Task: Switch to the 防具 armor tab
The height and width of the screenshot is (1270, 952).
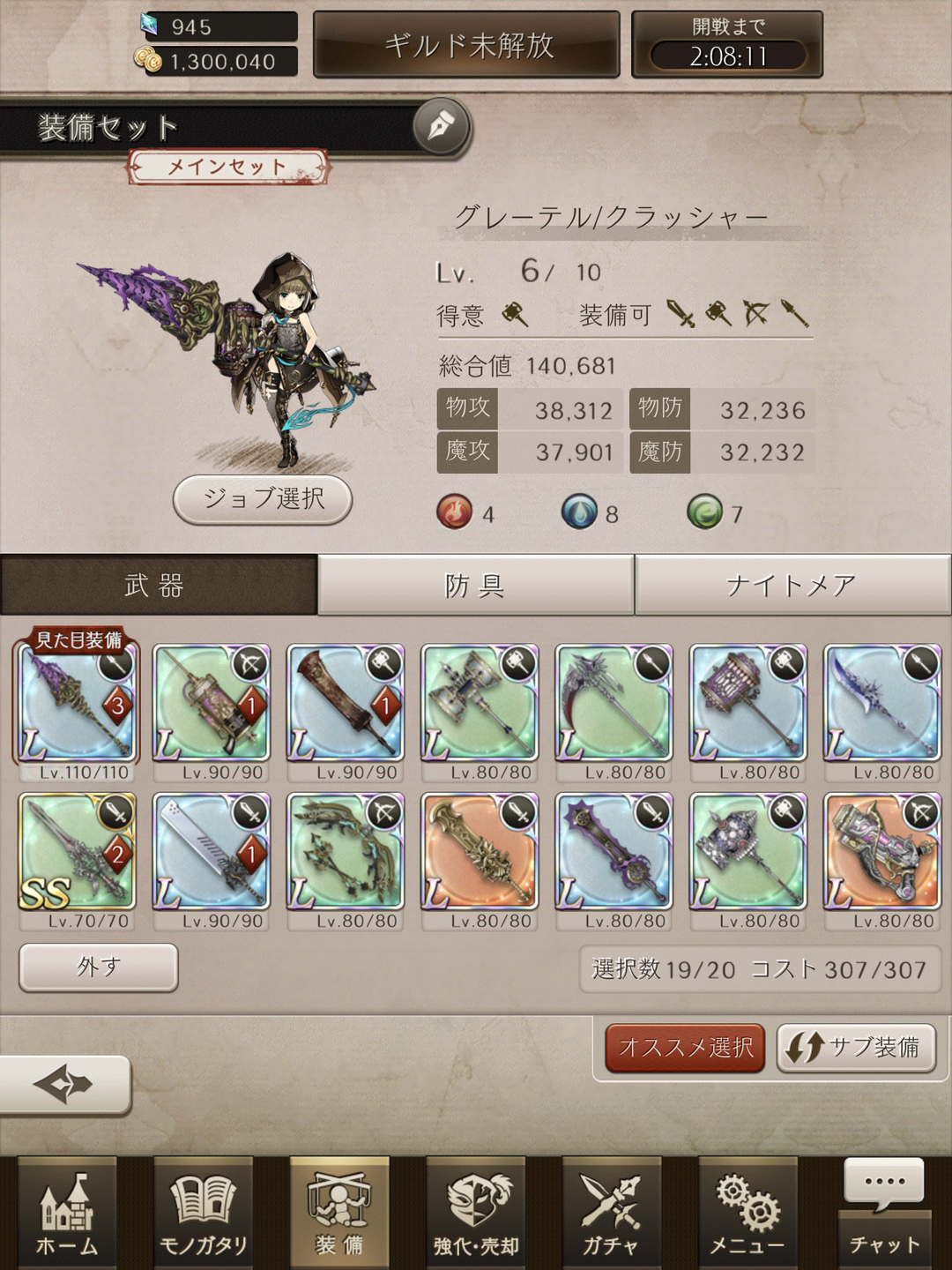Action: (475, 586)
